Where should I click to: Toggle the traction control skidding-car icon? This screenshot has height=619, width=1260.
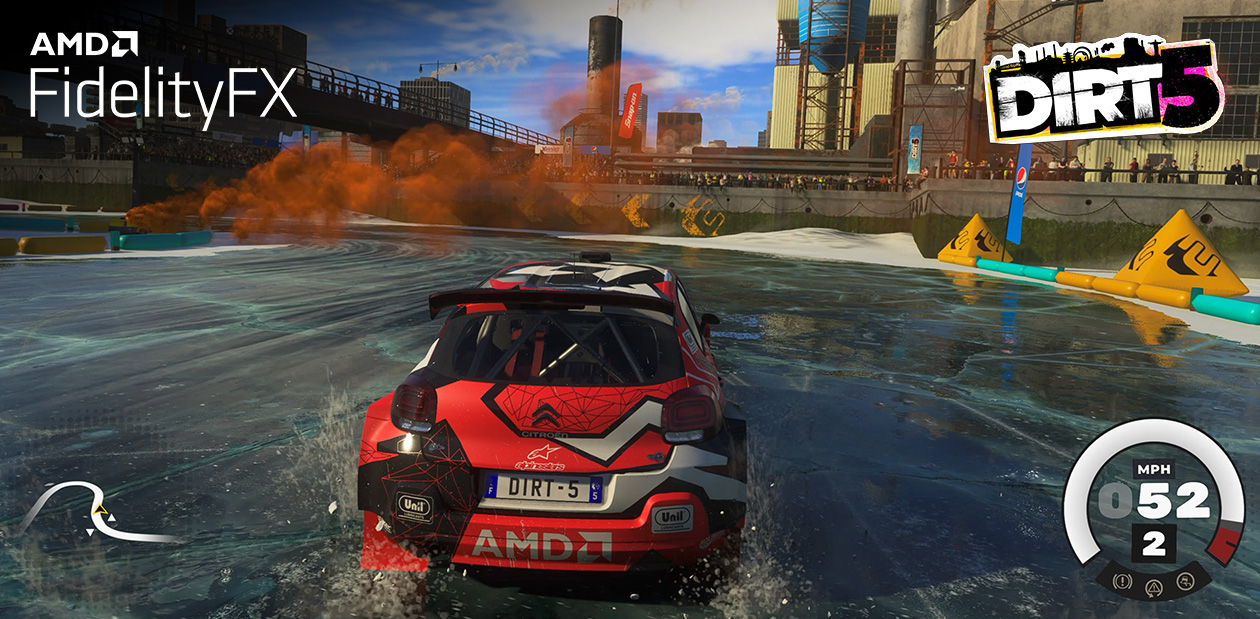(1184, 580)
